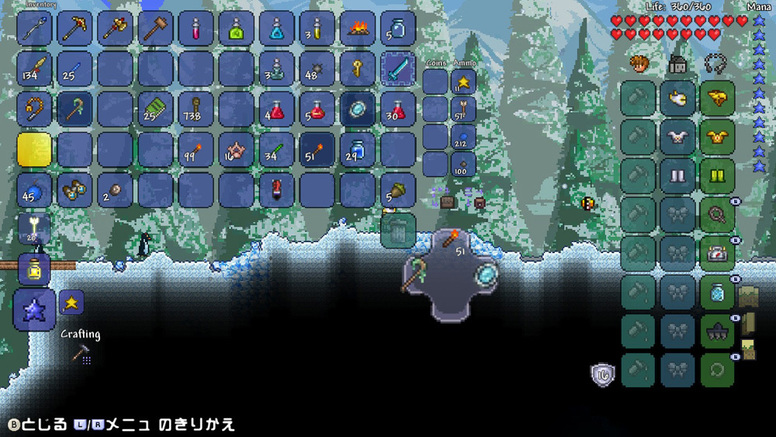Select the gold pickaxe slot
Viewport: 776px width, 437px height.
coord(75,28)
